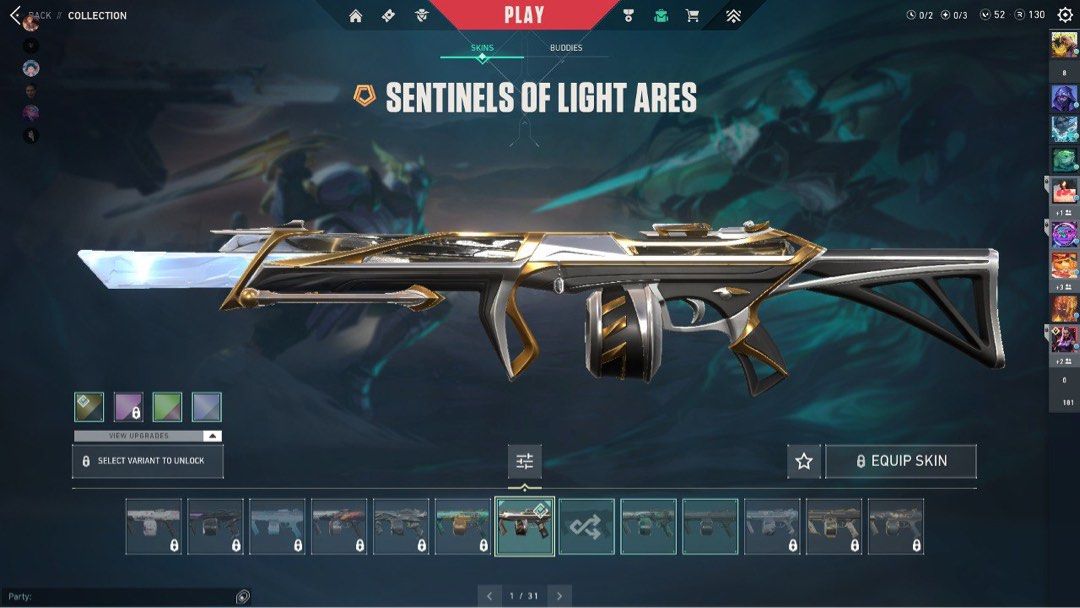The image size is (1080, 608).
Task: Go to the next skin page
Action: pos(559,596)
